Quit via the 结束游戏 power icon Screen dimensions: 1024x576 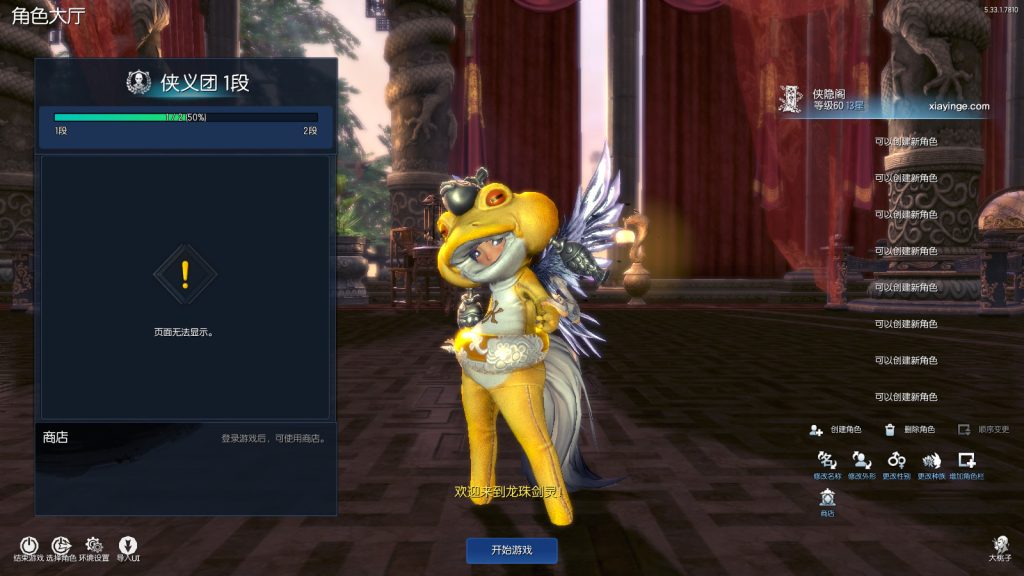(x=28, y=546)
